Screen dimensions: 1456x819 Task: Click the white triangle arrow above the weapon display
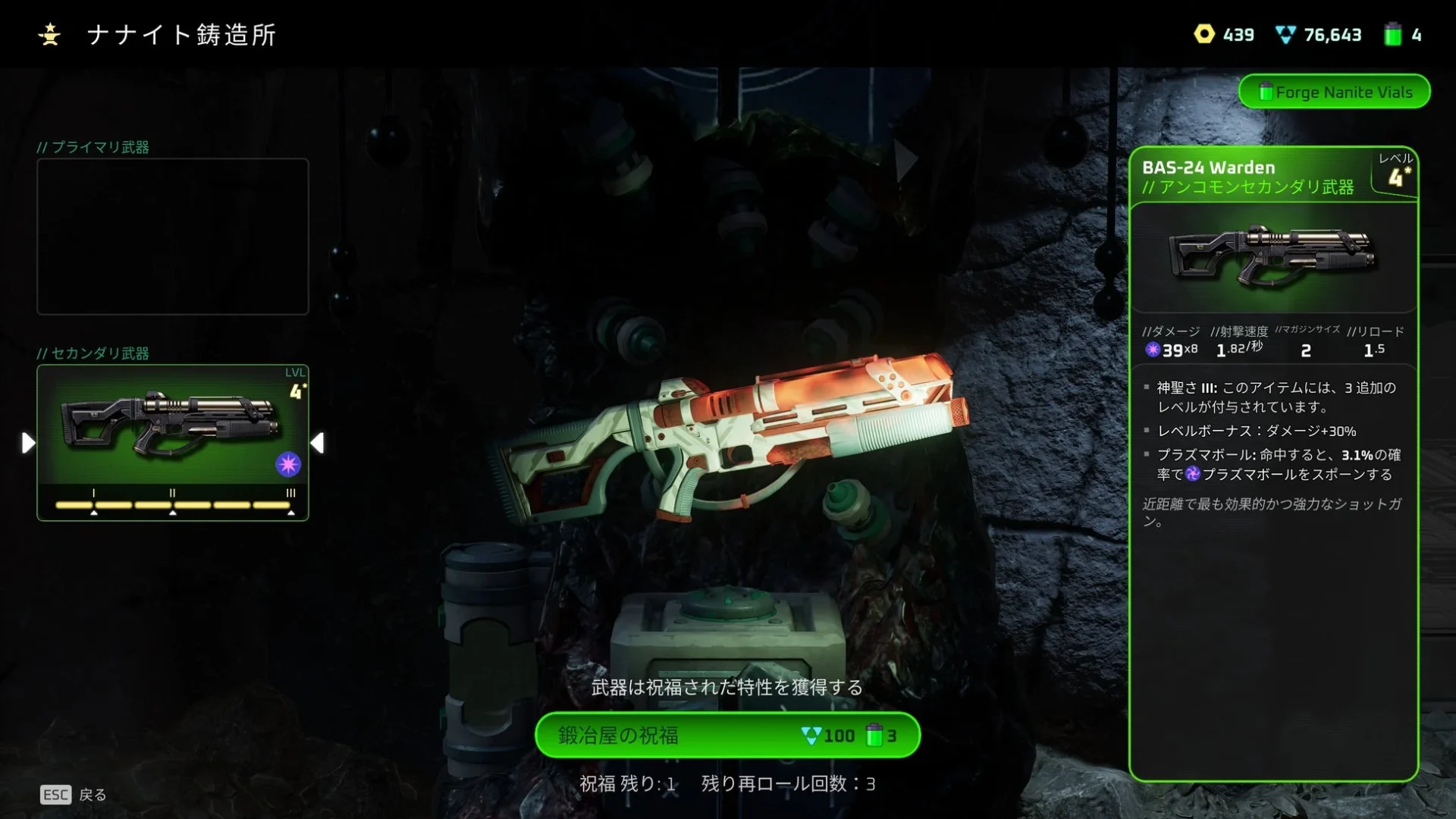905,158
